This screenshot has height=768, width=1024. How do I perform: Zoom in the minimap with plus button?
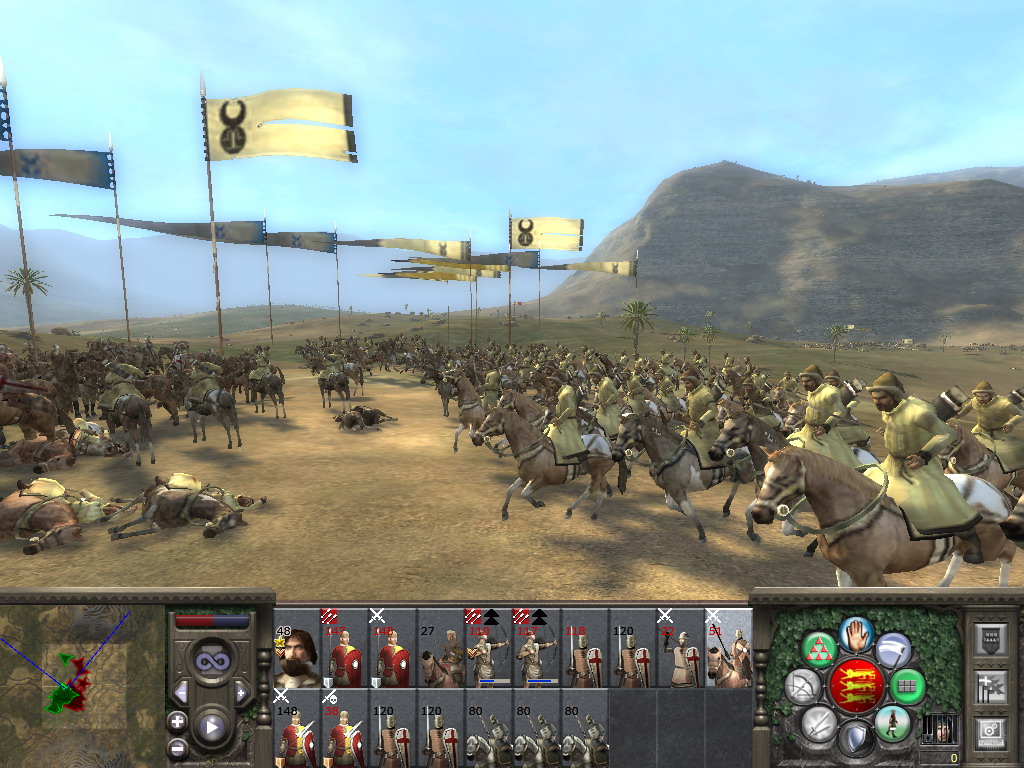(x=178, y=721)
